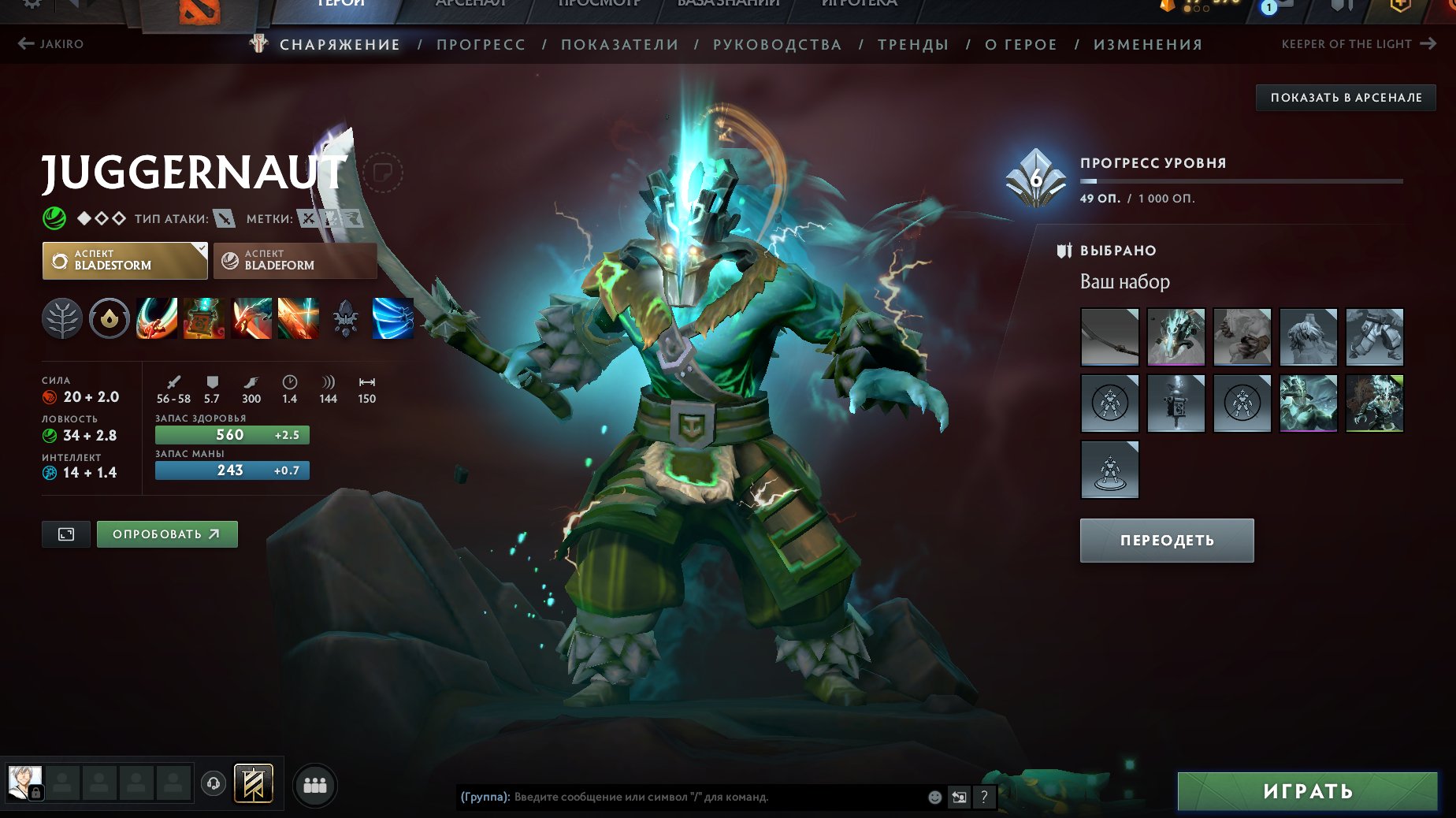Advance to Keeper of the Light page
The width and height of the screenshot is (1456, 818).
coord(1359,44)
